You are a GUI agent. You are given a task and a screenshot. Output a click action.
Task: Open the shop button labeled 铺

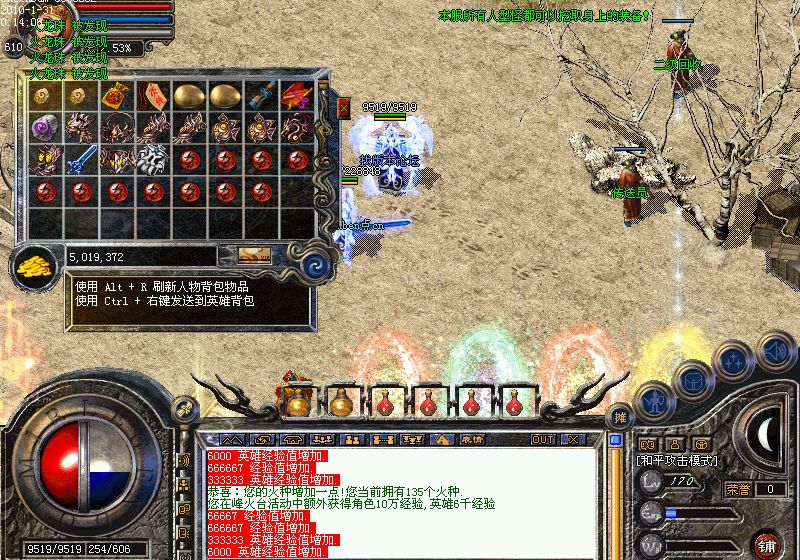pos(767,545)
